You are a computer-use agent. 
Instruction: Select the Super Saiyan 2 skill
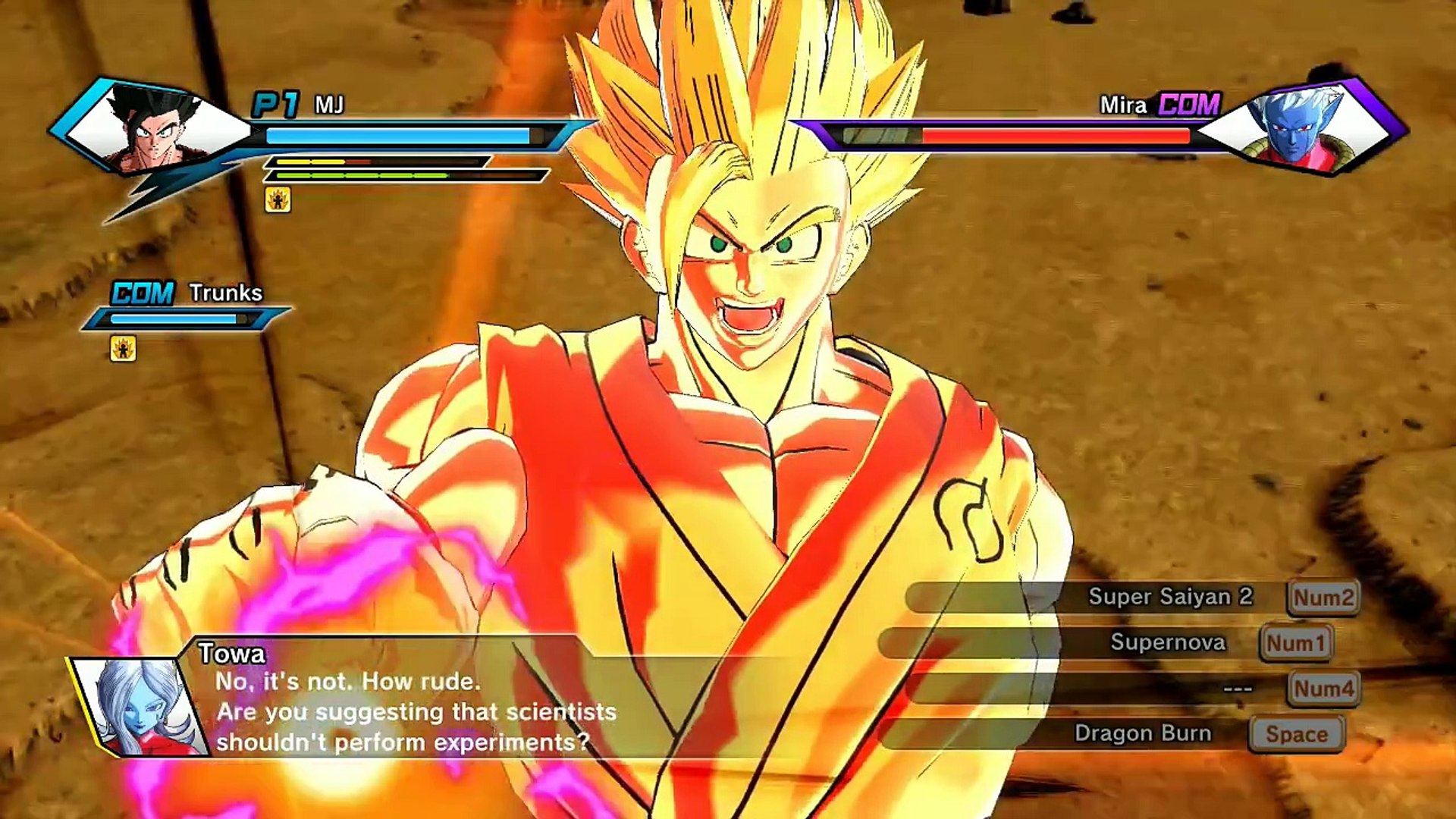pos(1169,597)
